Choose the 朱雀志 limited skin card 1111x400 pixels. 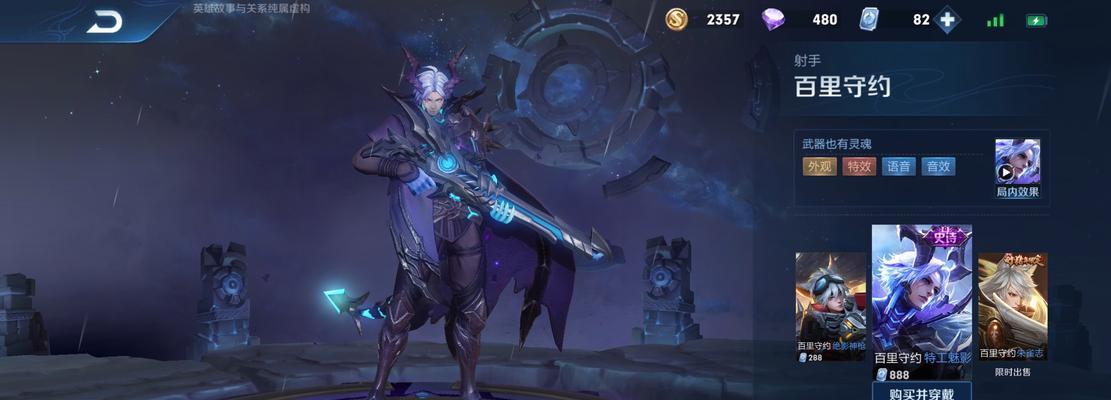point(1012,305)
